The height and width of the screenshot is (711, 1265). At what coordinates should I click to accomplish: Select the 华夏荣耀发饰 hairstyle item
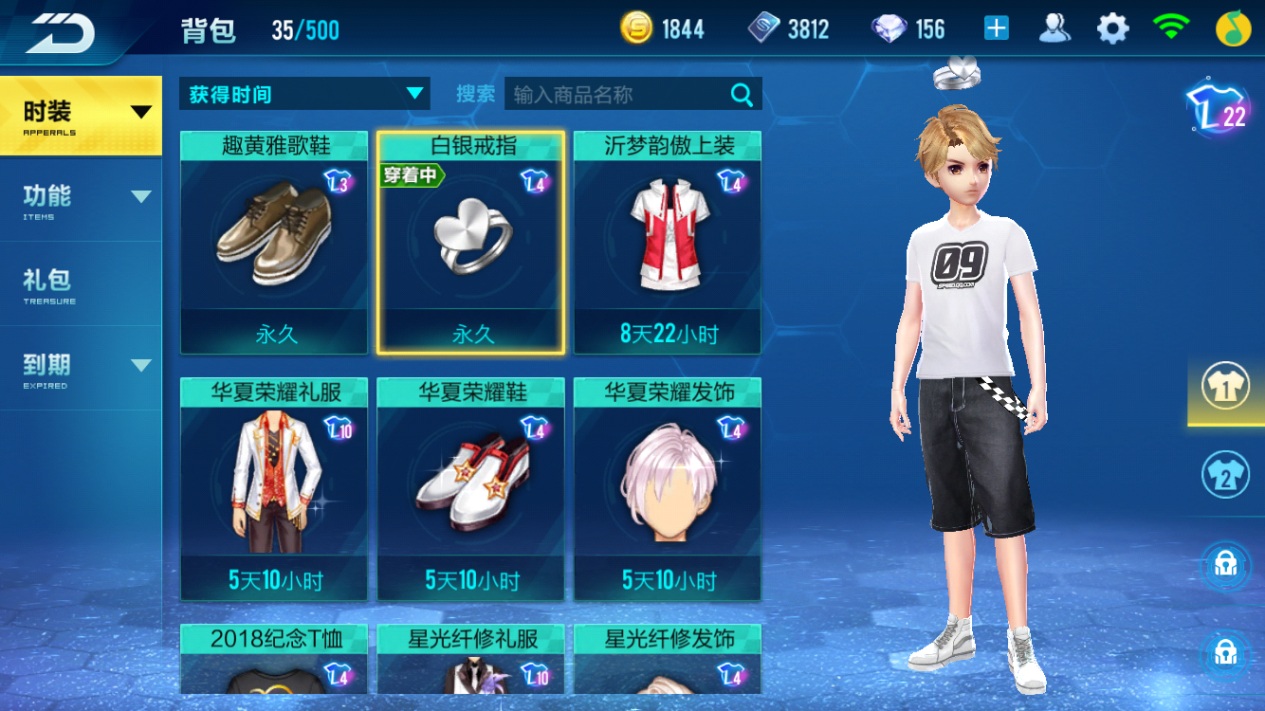667,489
